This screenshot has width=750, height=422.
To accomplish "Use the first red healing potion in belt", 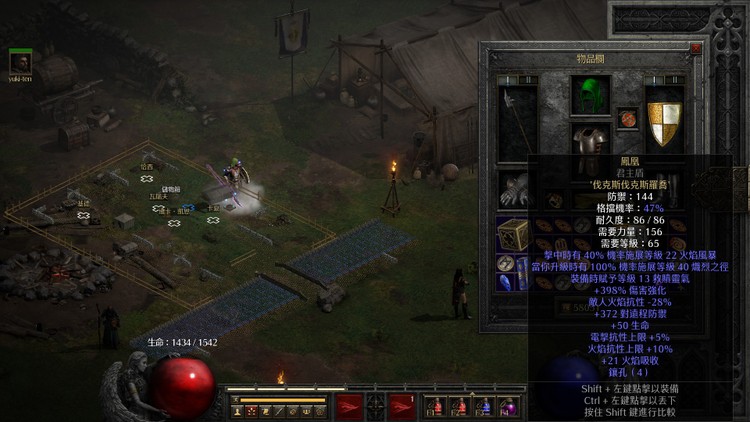I will (x=435, y=406).
